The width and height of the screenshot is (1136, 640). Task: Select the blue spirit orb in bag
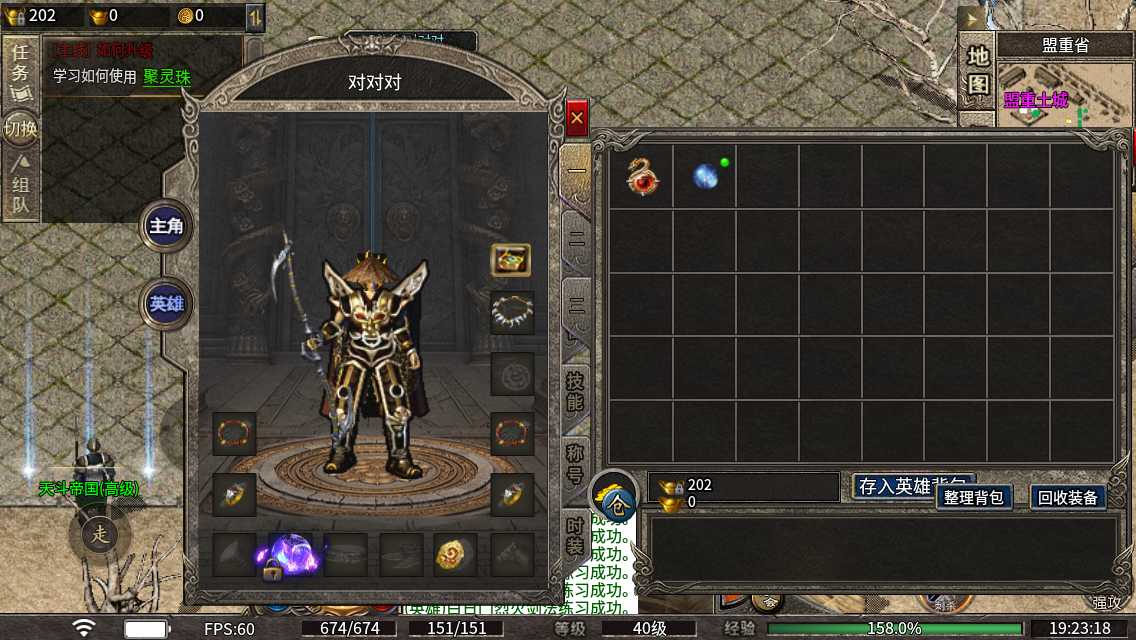pyautogui.click(x=706, y=176)
